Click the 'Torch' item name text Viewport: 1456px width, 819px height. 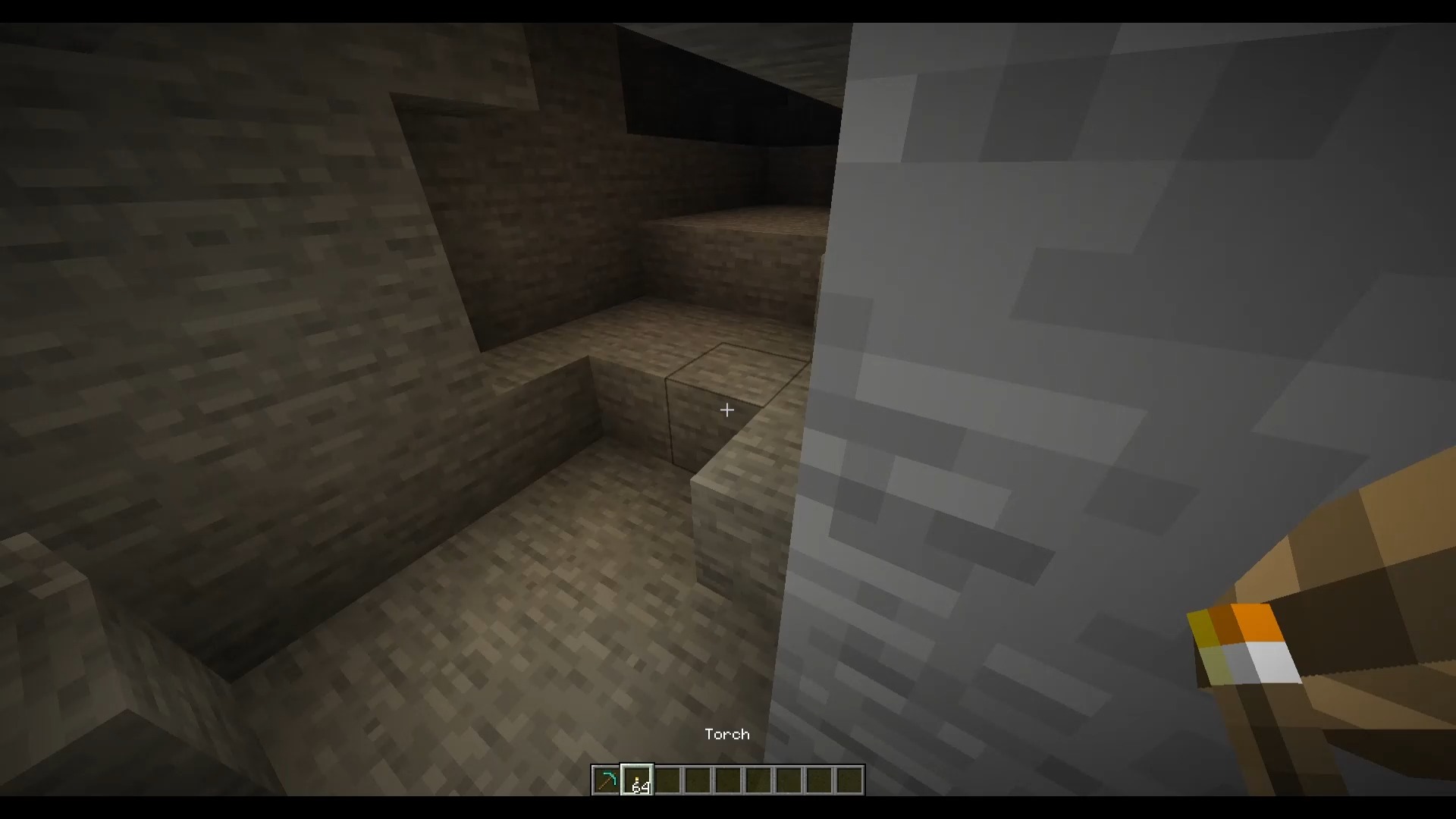pos(726,733)
